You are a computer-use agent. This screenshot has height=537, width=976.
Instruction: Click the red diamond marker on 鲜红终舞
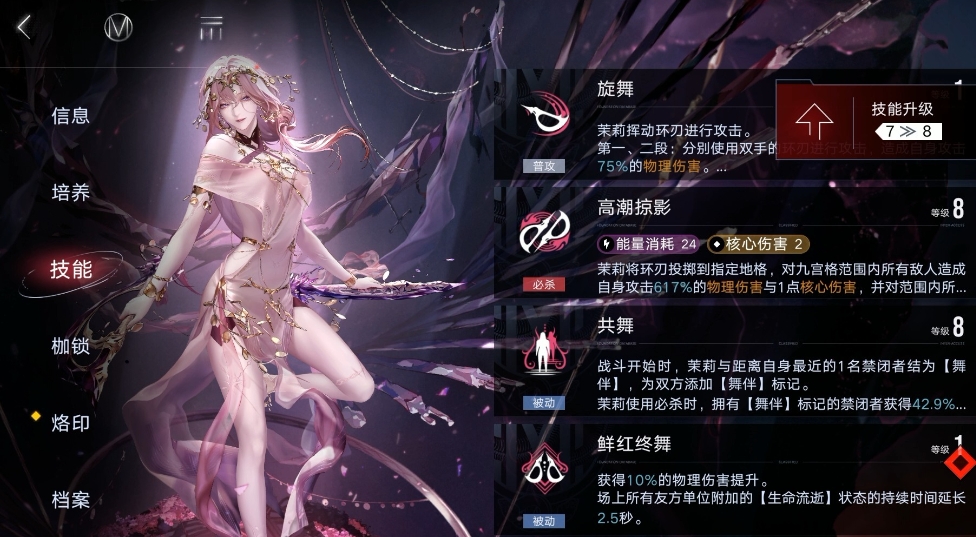pos(961,464)
